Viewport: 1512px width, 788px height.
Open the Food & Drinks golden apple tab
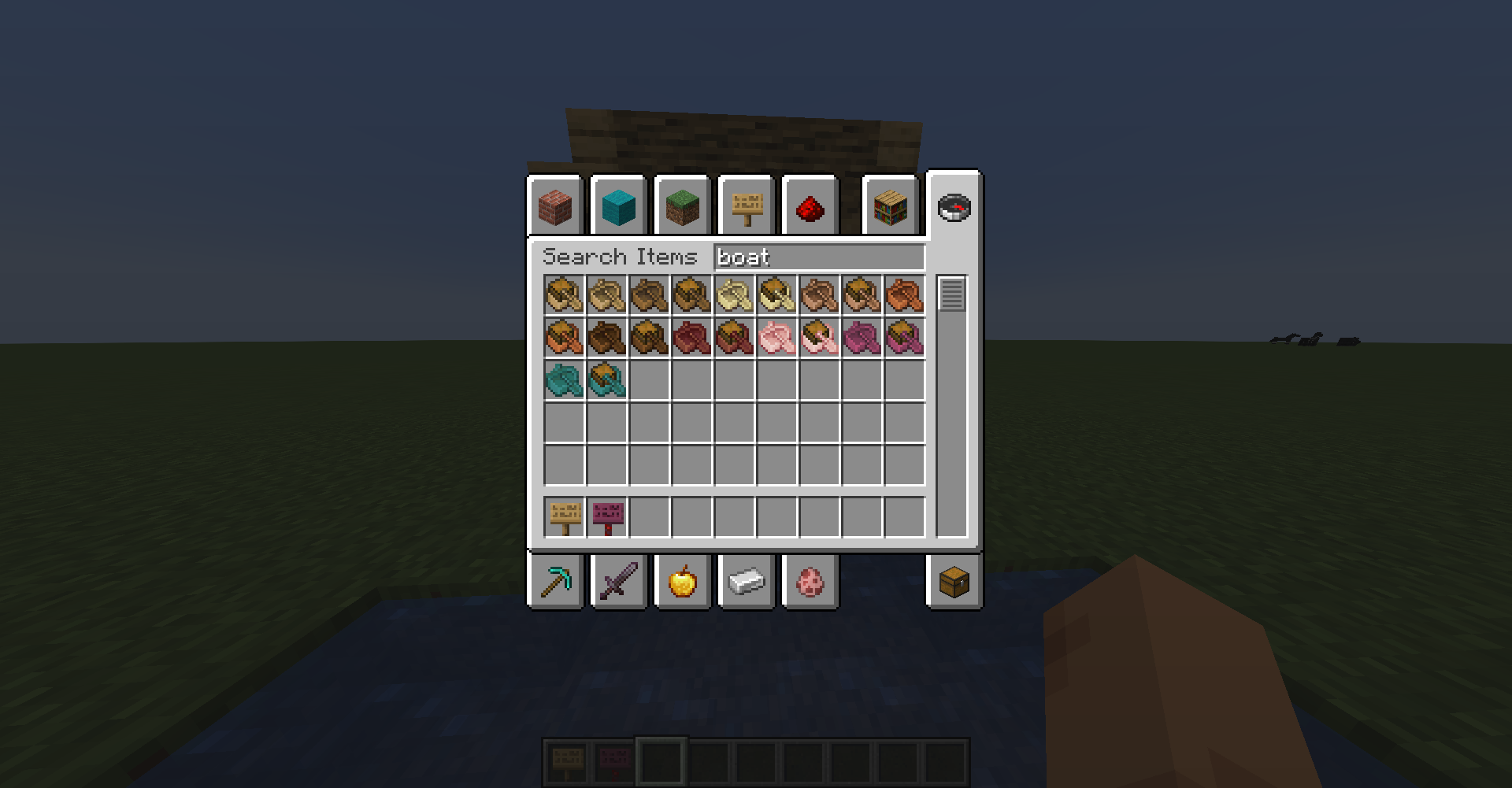tap(682, 582)
